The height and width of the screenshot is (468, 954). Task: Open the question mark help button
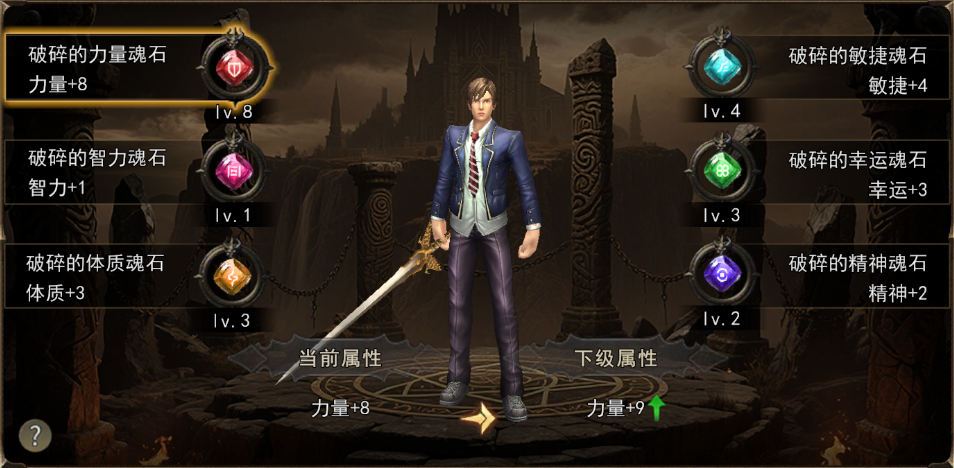35,435
